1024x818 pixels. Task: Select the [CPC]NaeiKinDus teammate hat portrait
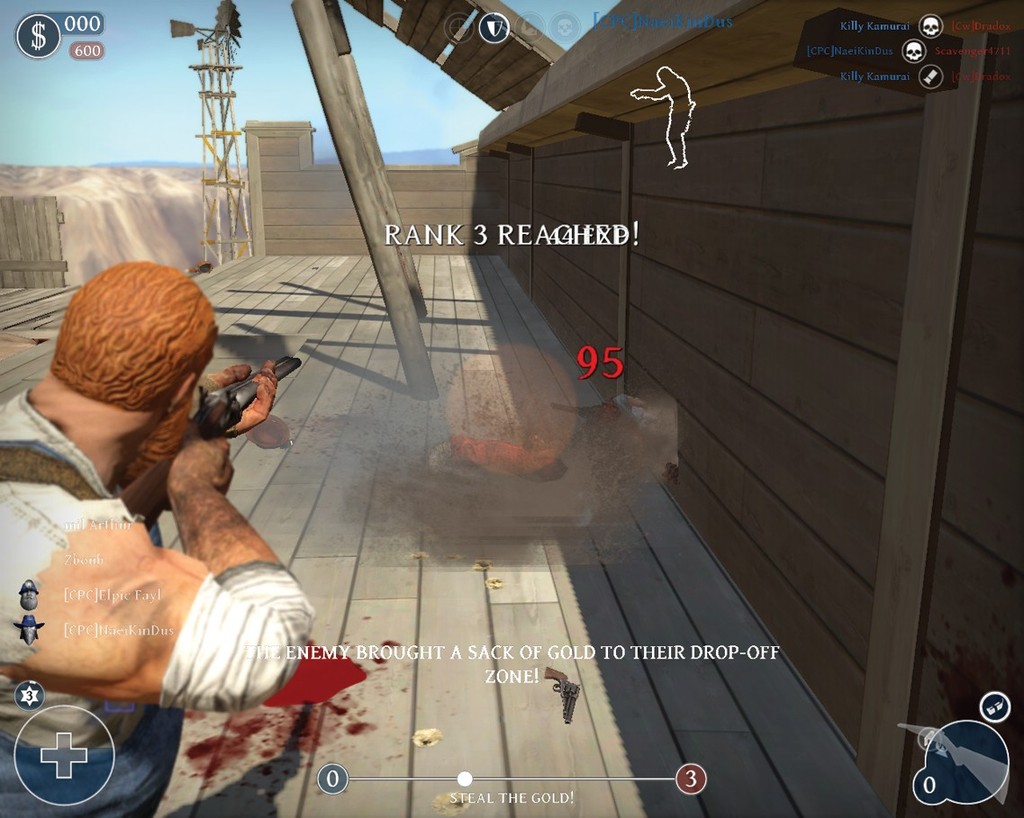coord(29,630)
